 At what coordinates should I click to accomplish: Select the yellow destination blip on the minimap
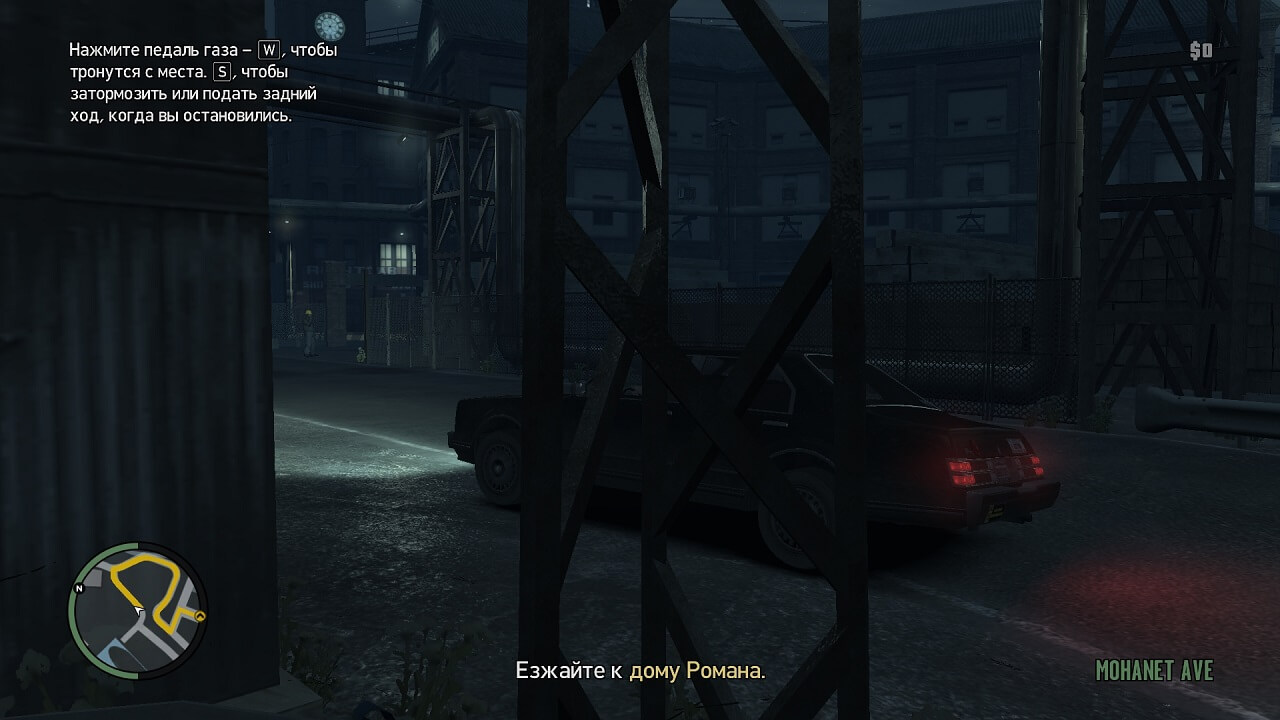tap(200, 616)
